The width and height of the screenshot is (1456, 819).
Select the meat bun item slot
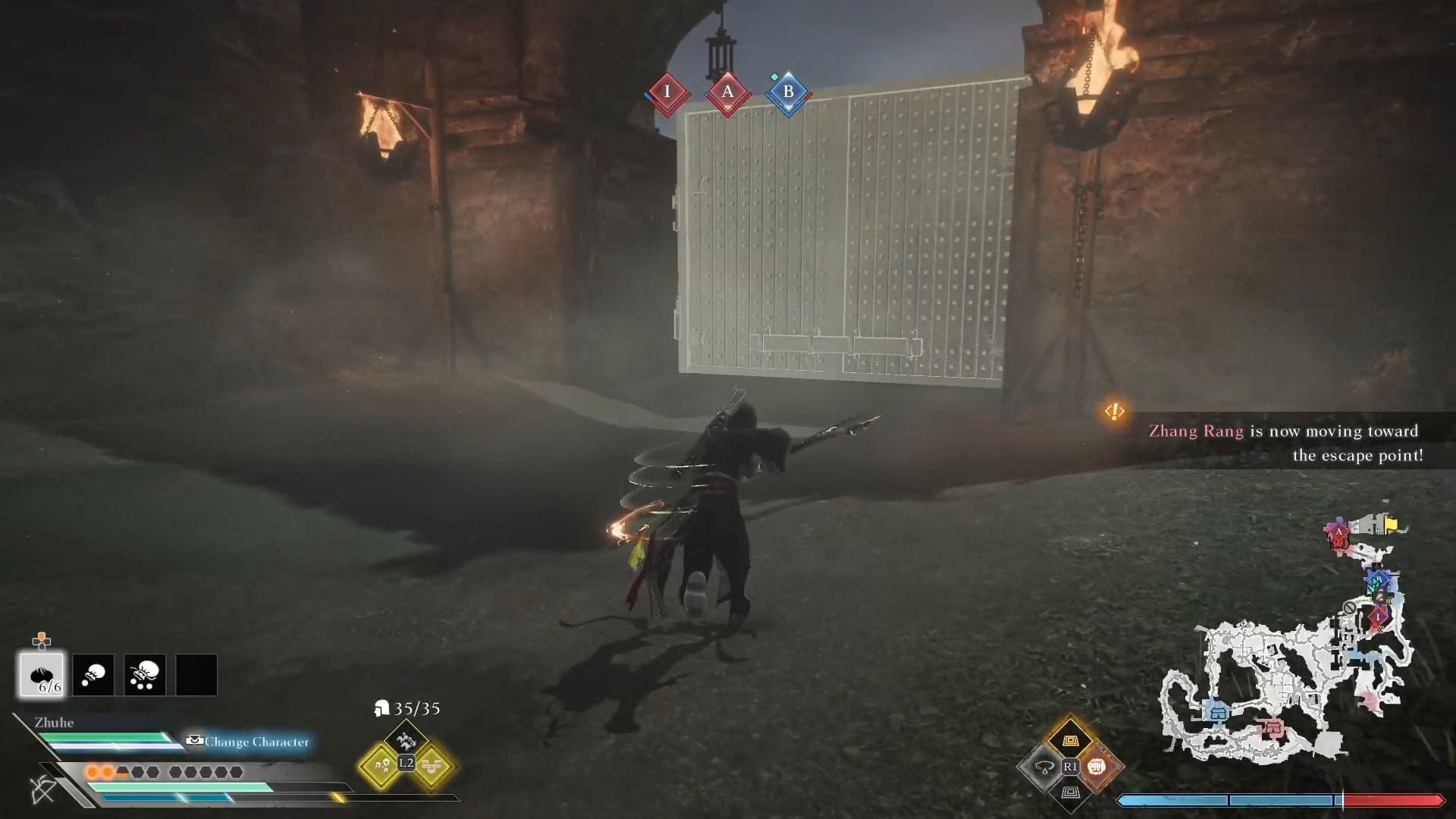point(42,674)
